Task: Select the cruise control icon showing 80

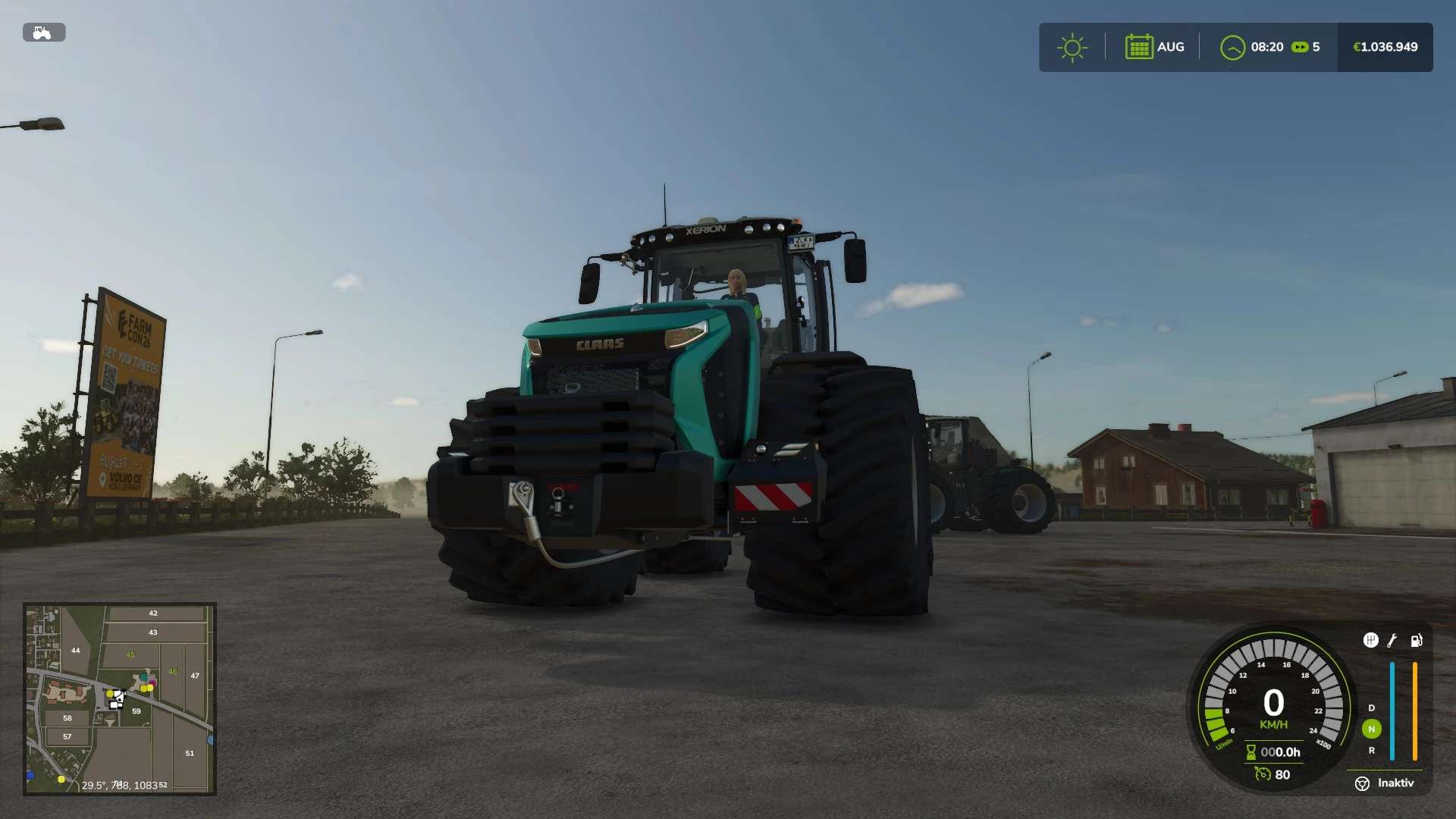Action: tap(1263, 774)
